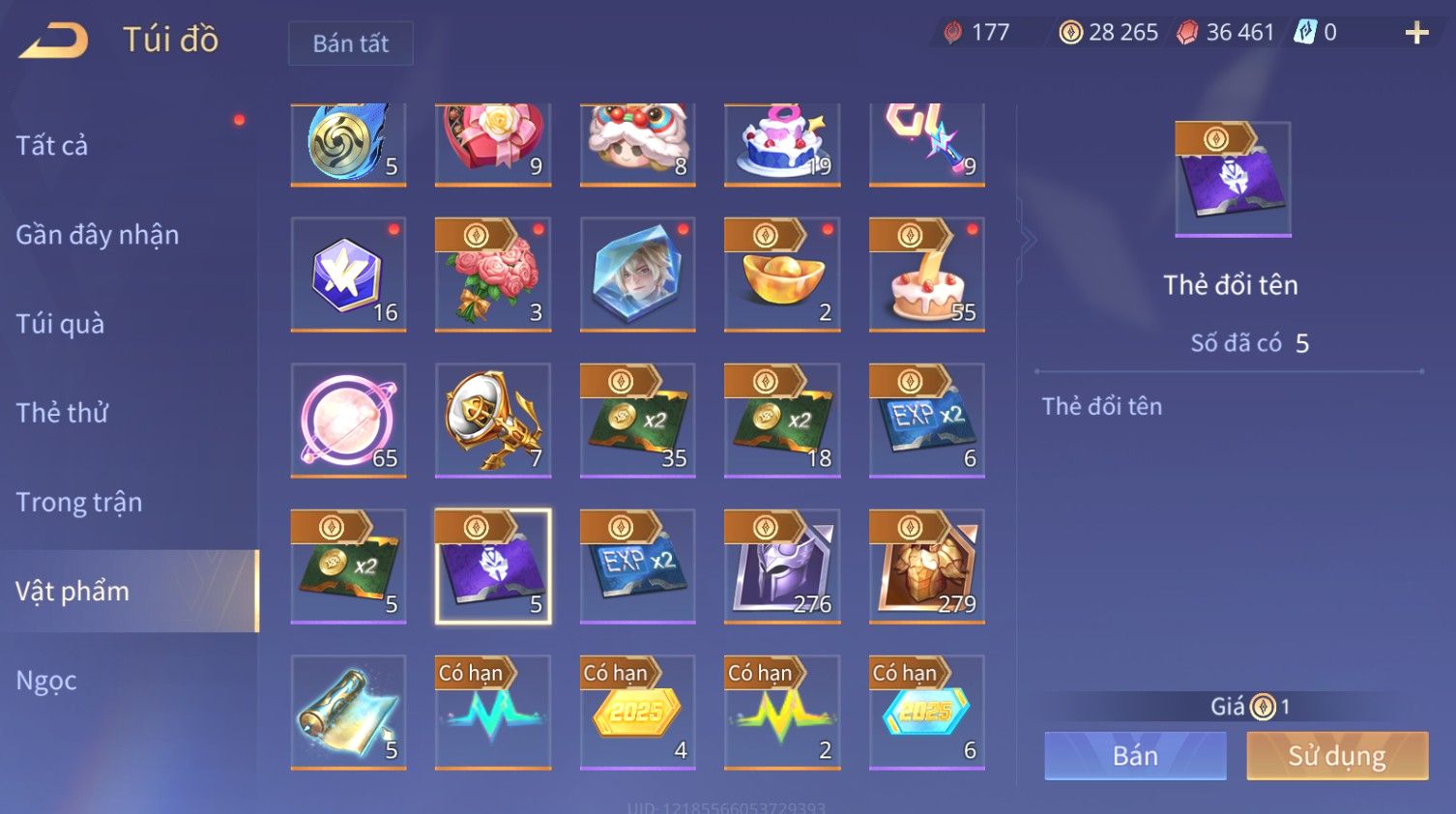Select the gold 2025 badge item
The height and width of the screenshot is (814, 1456).
click(637, 712)
